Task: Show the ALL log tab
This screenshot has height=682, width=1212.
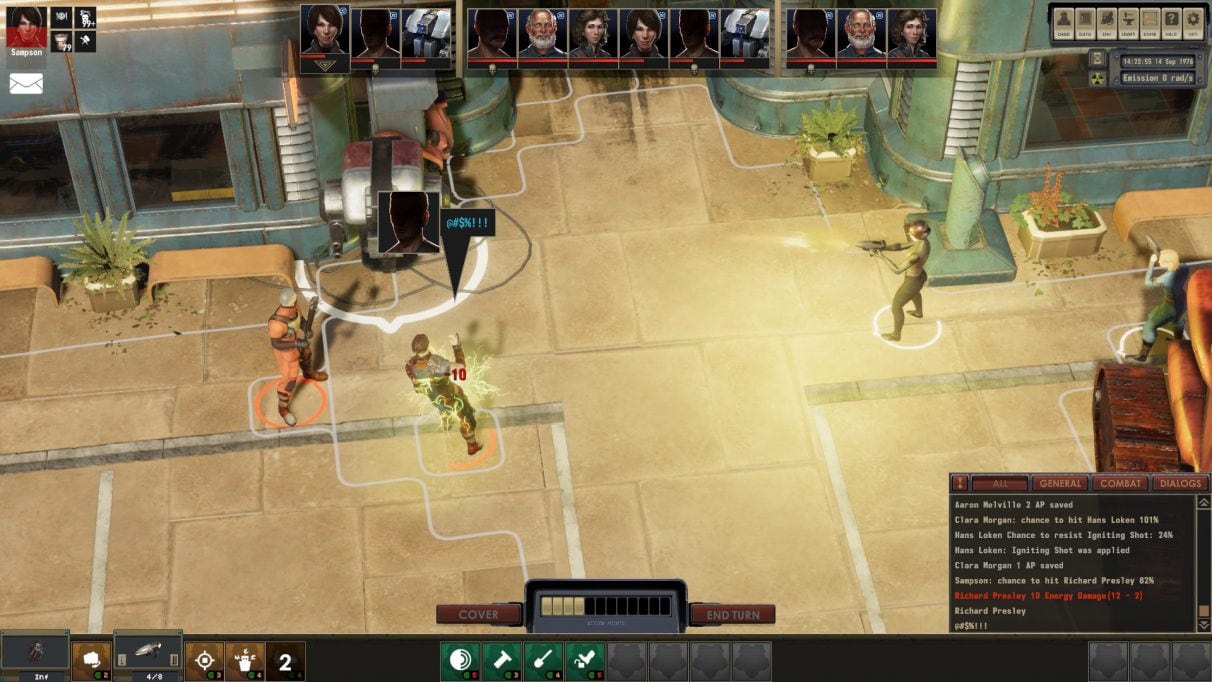Action: point(1000,484)
